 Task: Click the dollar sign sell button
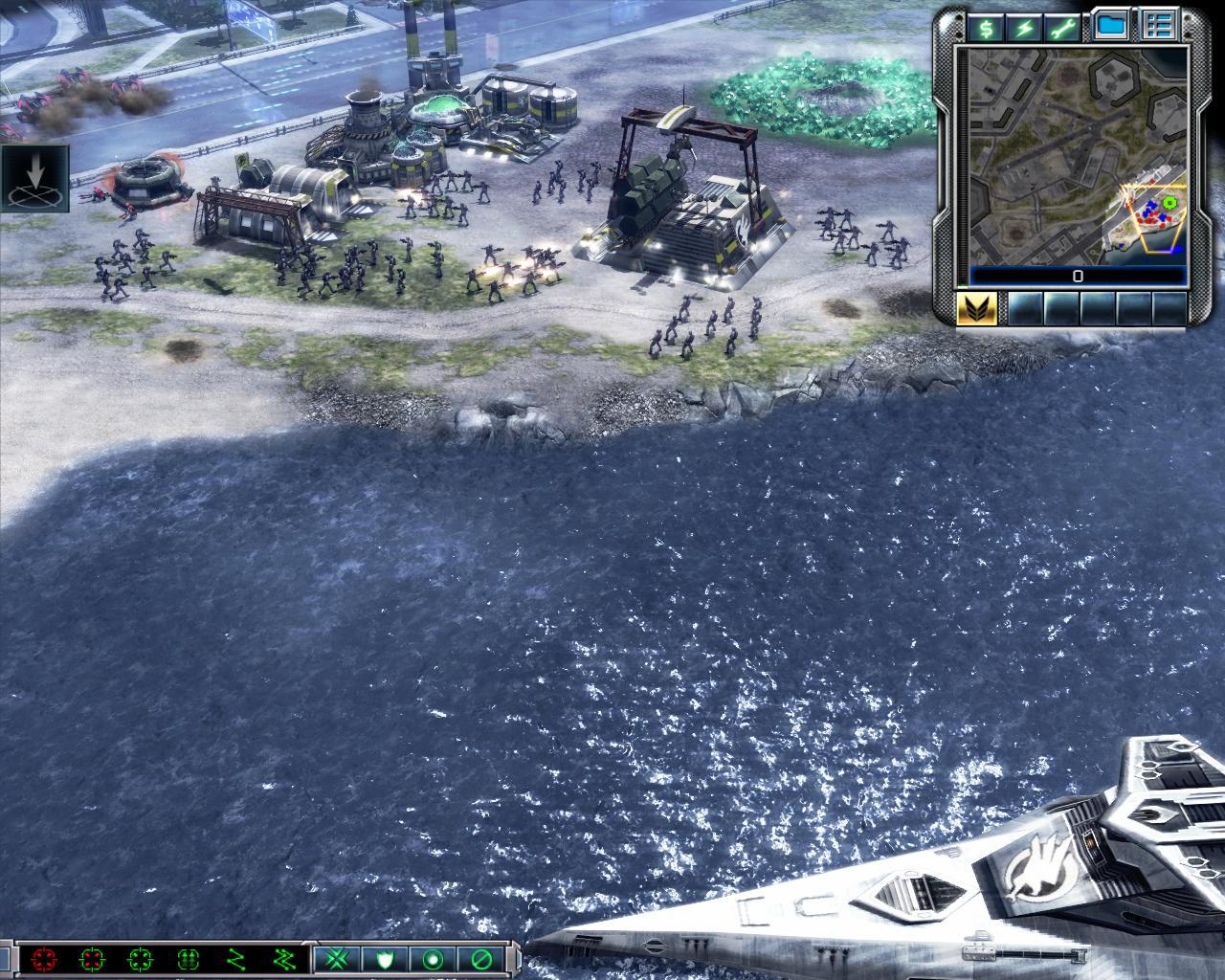click(x=985, y=27)
